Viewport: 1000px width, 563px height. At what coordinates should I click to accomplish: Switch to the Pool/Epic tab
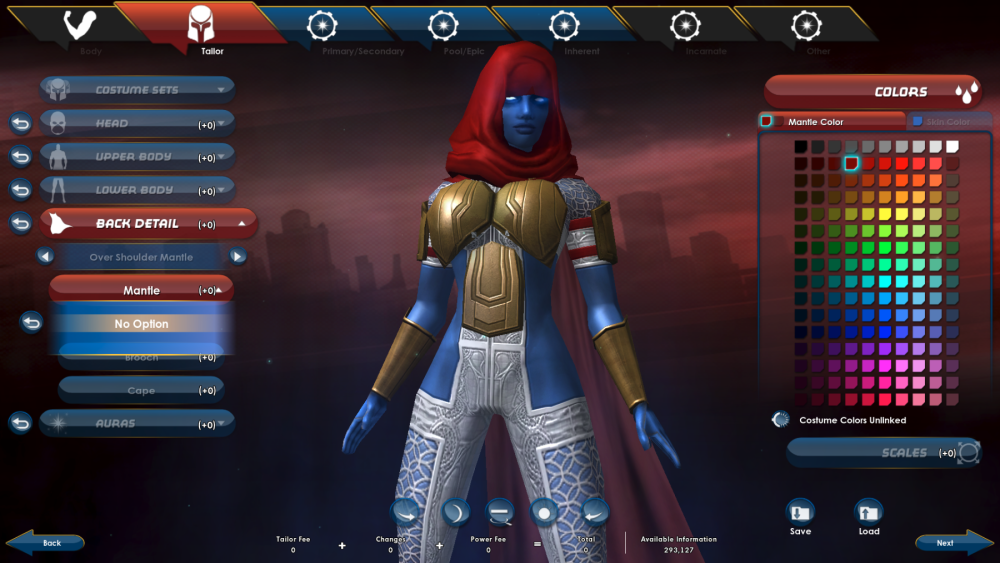pyautogui.click(x=443, y=30)
